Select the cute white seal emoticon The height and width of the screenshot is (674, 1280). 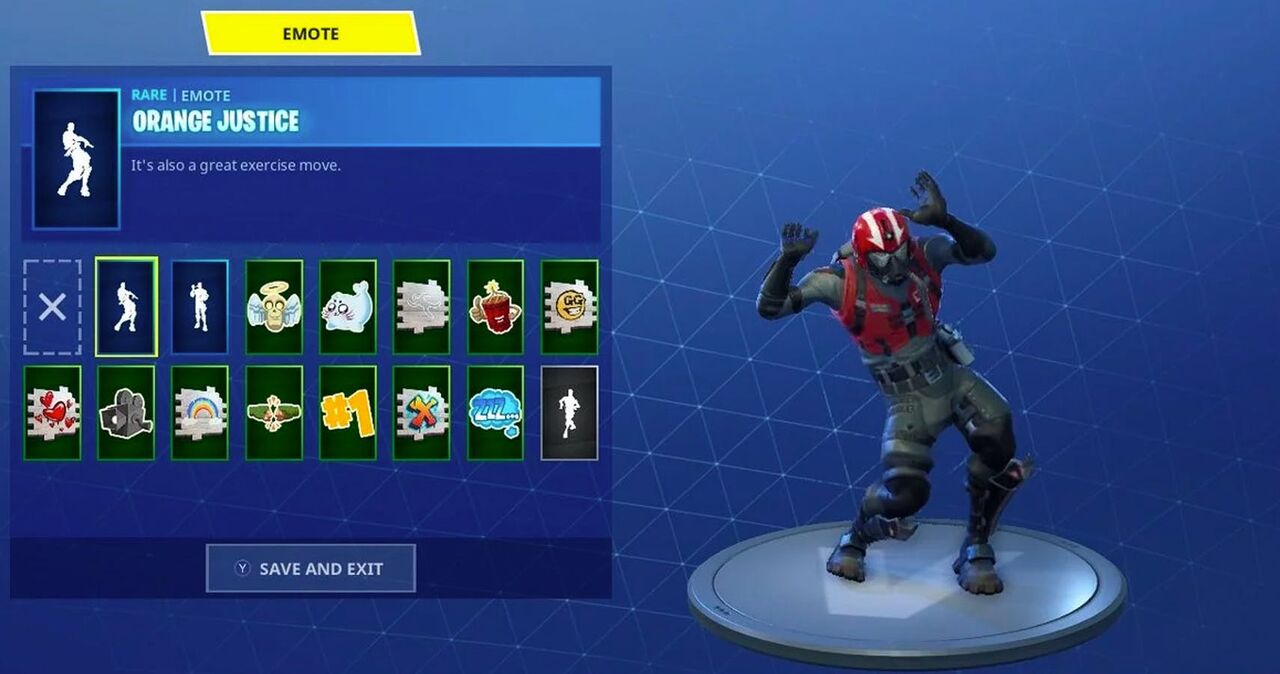tap(348, 307)
